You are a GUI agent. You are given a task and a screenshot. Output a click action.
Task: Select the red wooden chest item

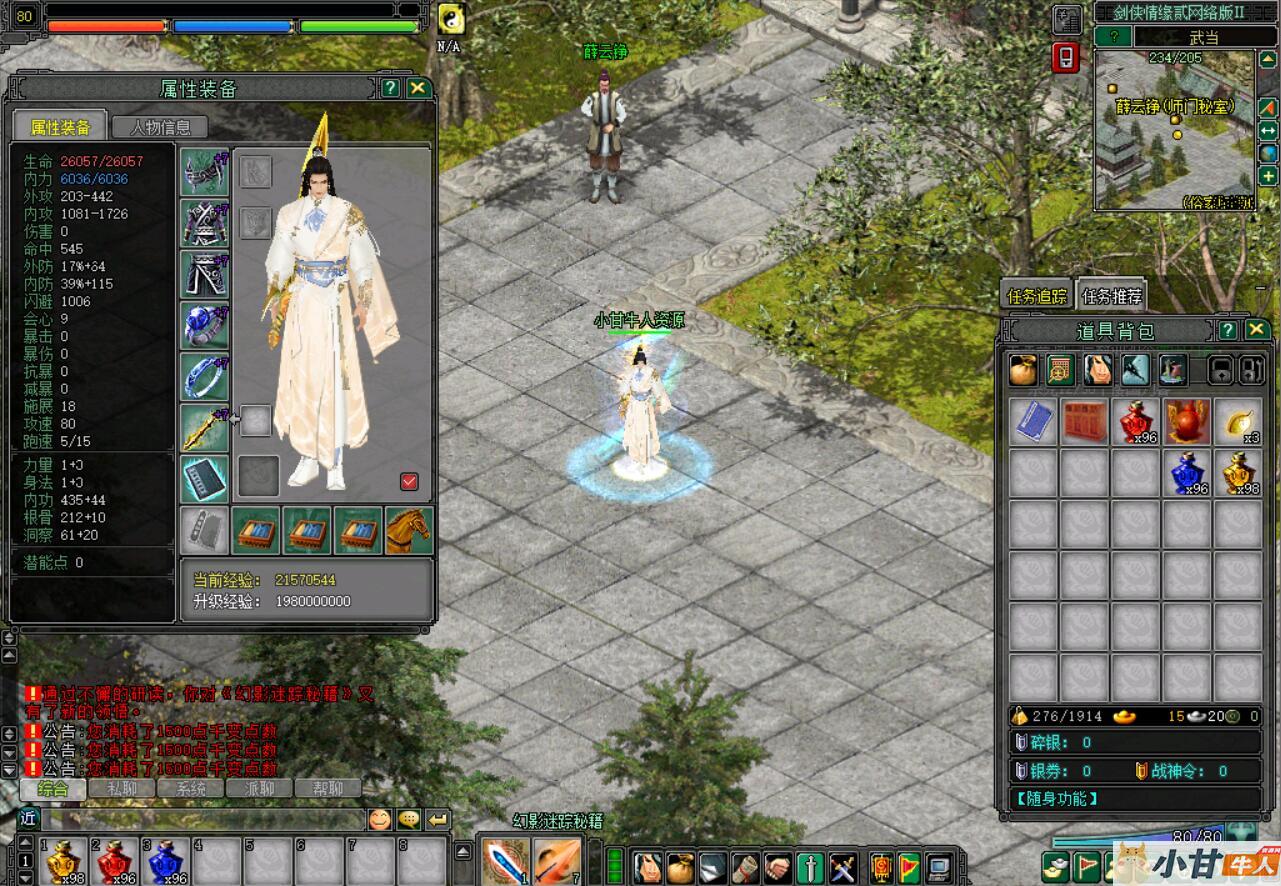(1084, 421)
